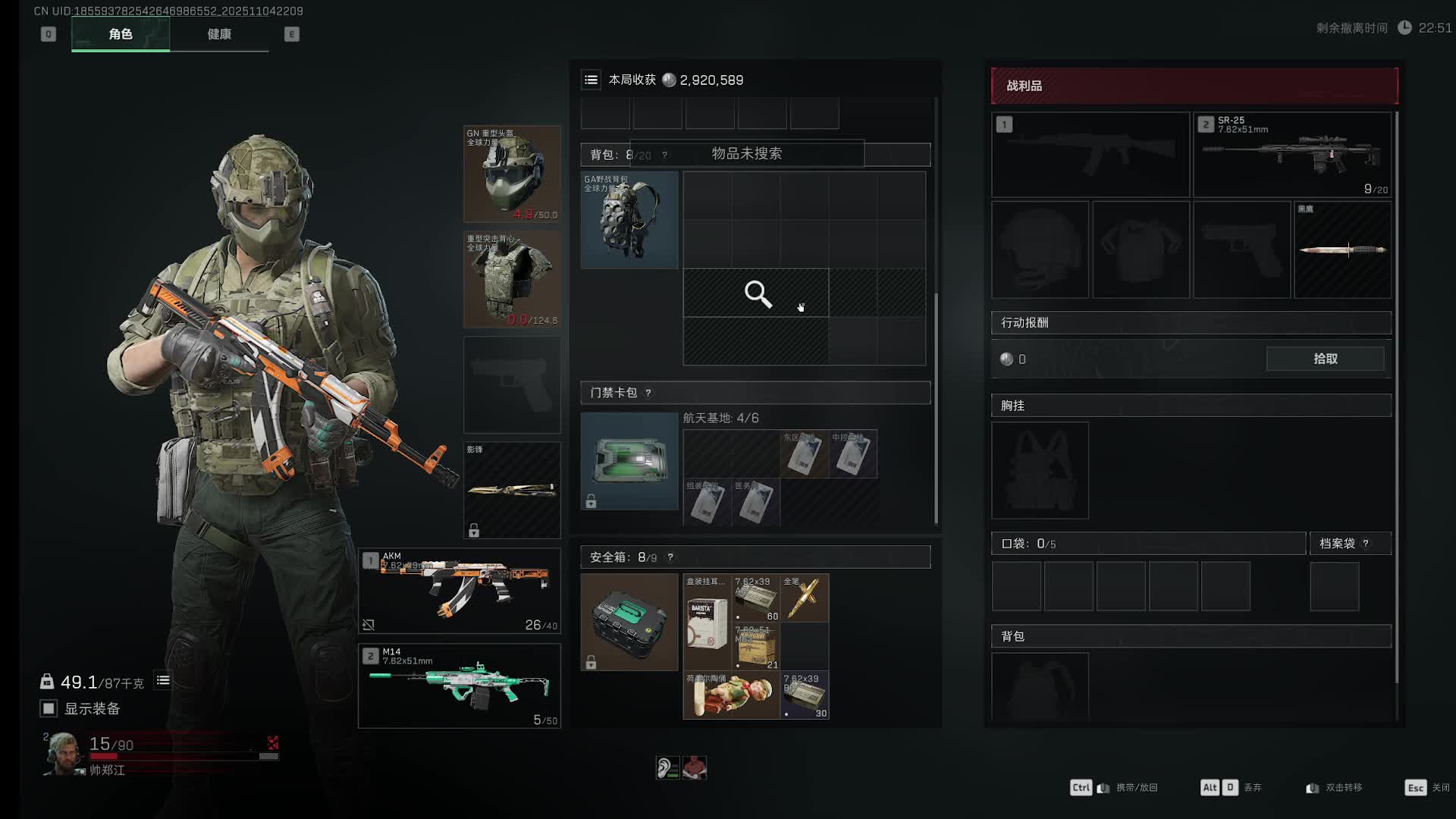This screenshot has height=819, width=1456.
Task: Select the SR-25 rifle in loot
Action: pos(1292,155)
